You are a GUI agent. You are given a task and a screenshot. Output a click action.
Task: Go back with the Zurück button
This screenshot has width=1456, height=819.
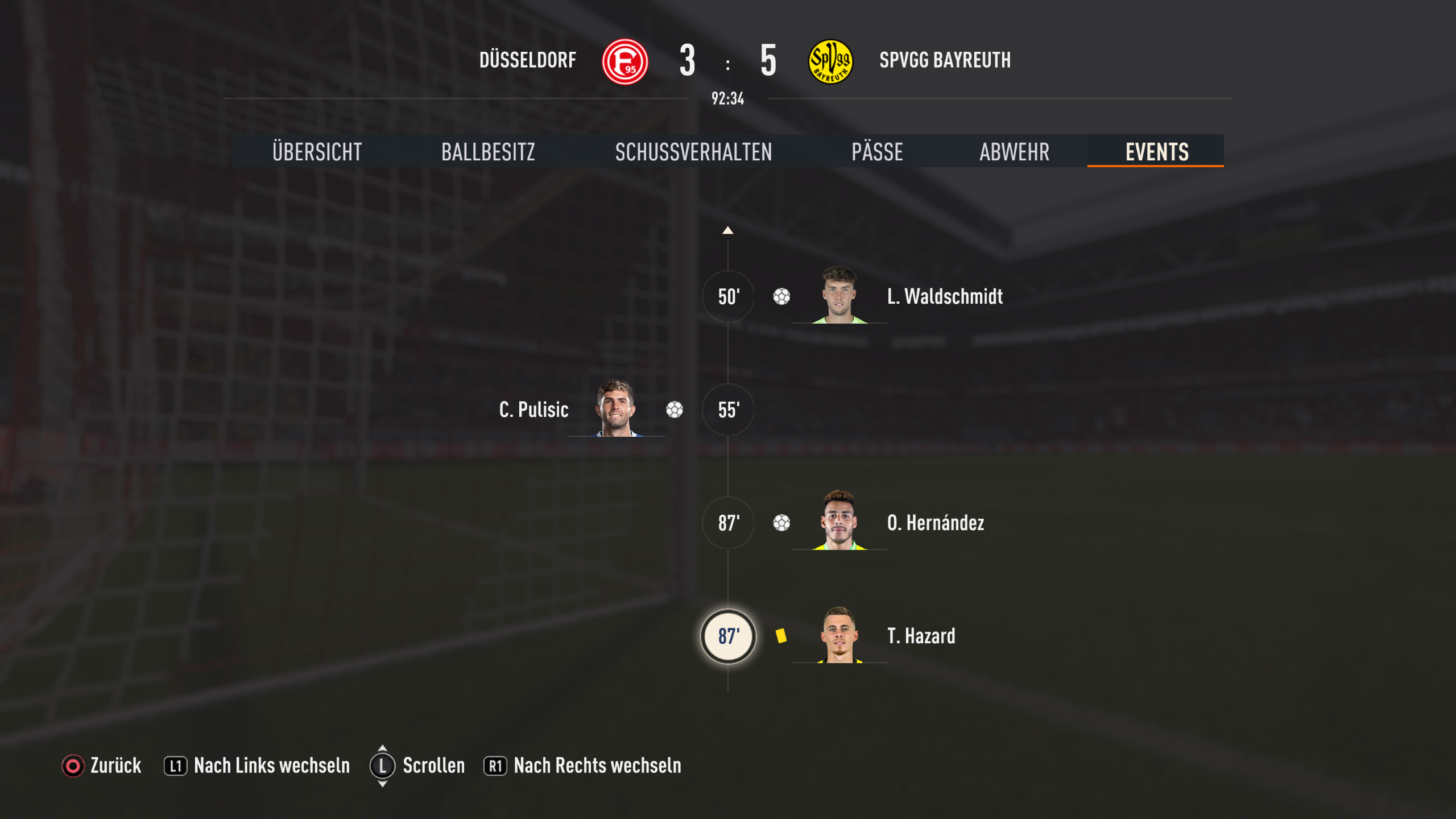coord(102,766)
